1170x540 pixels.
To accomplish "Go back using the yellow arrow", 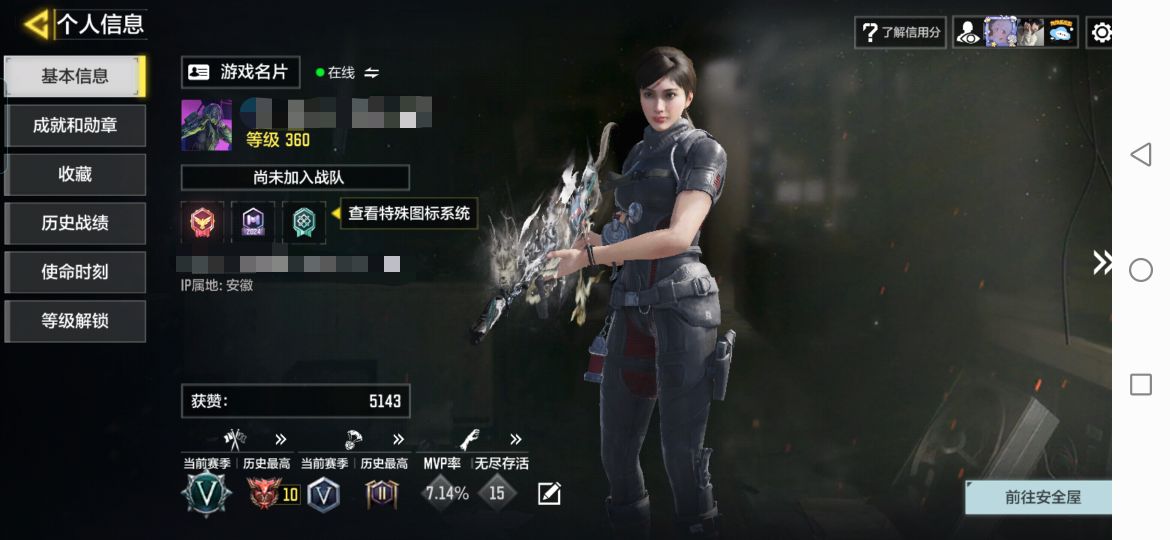I will [x=36, y=24].
